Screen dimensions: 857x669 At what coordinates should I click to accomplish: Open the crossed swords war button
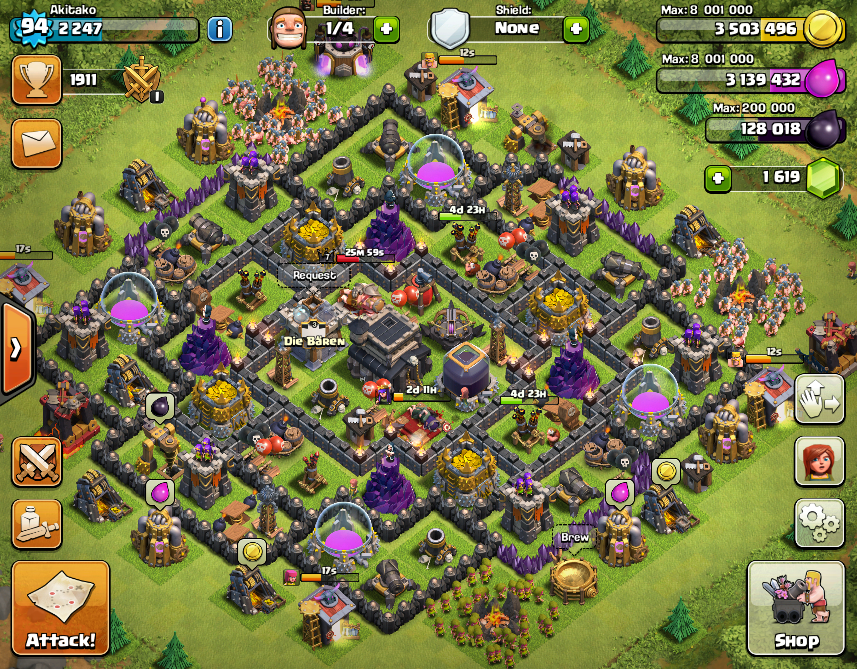pos(37,462)
